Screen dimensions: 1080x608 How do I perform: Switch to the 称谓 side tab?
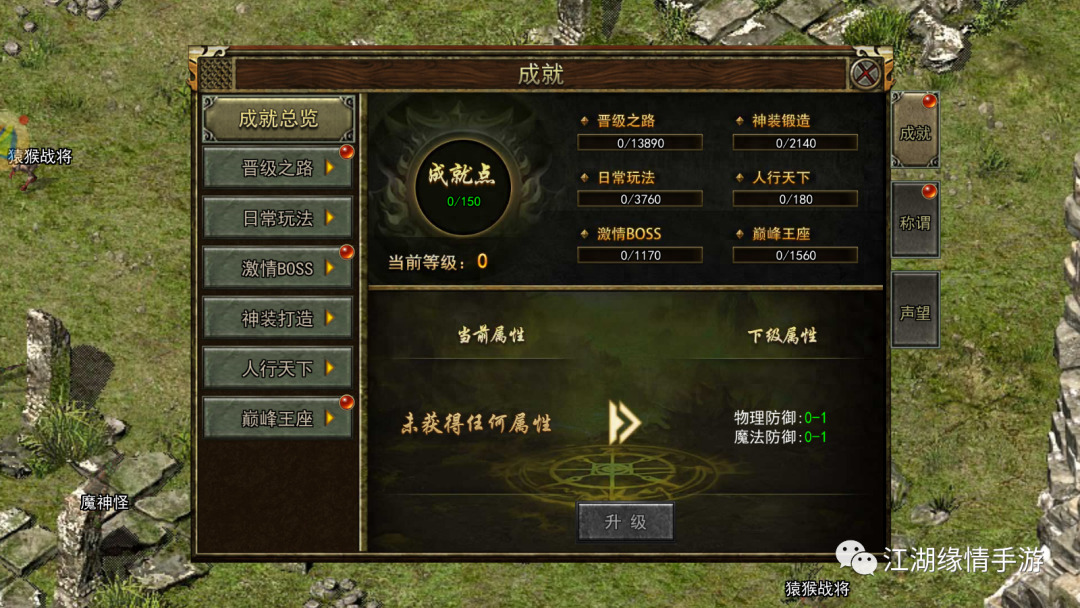[x=915, y=221]
